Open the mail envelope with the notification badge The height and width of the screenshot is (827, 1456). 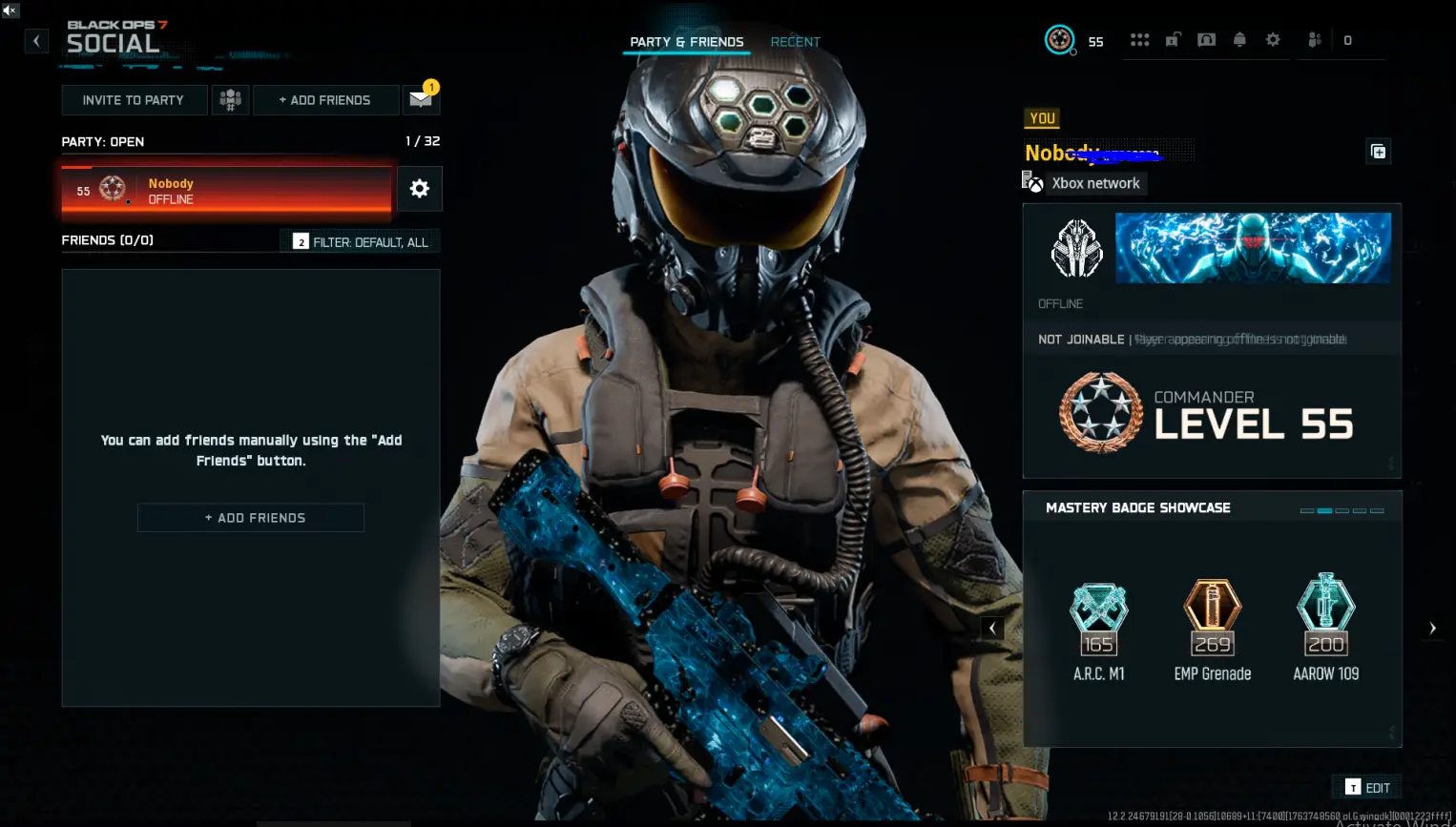pyautogui.click(x=421, y=98)
